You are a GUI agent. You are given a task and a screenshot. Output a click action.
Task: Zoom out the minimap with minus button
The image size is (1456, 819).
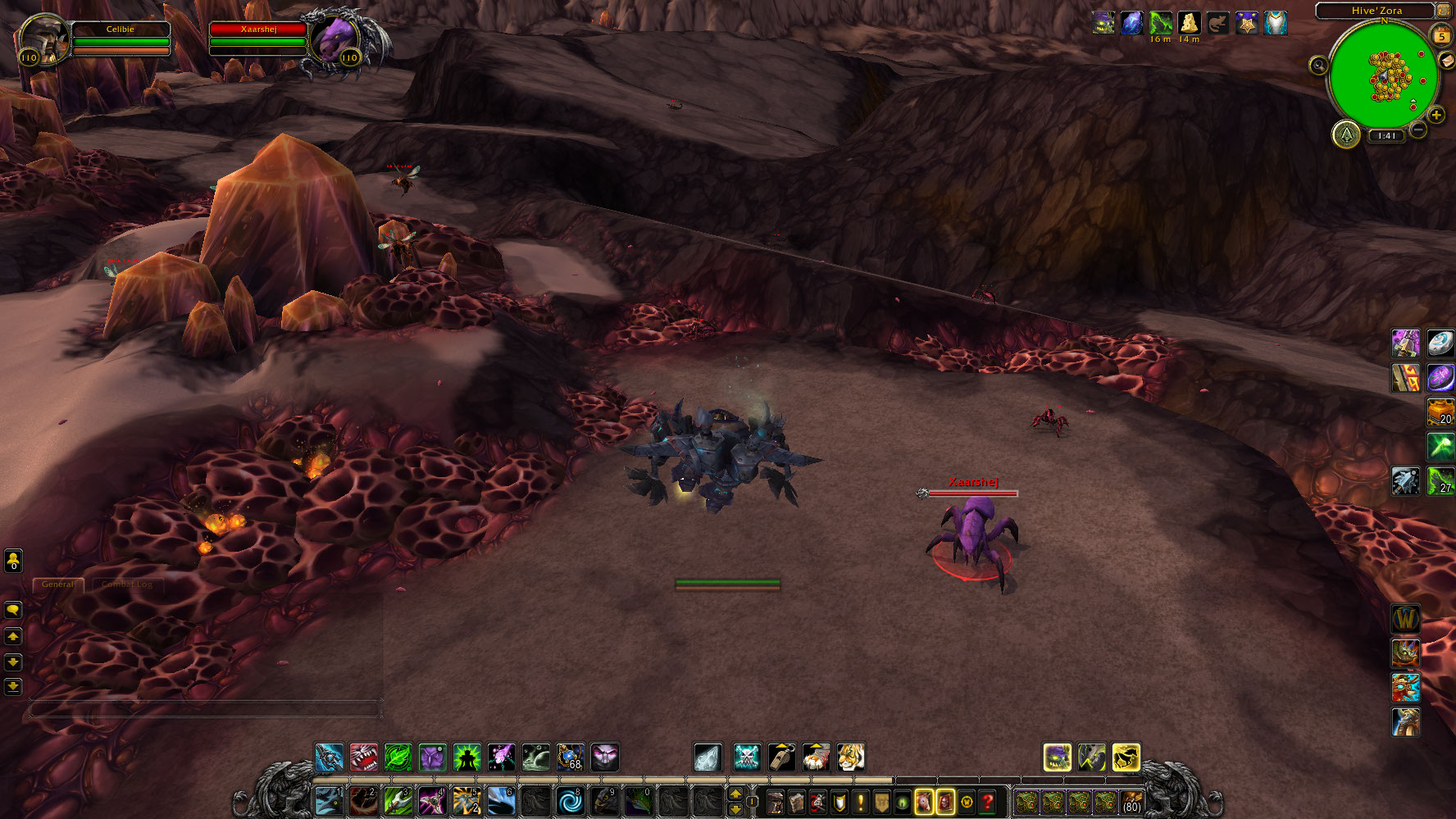[1418, 130]
